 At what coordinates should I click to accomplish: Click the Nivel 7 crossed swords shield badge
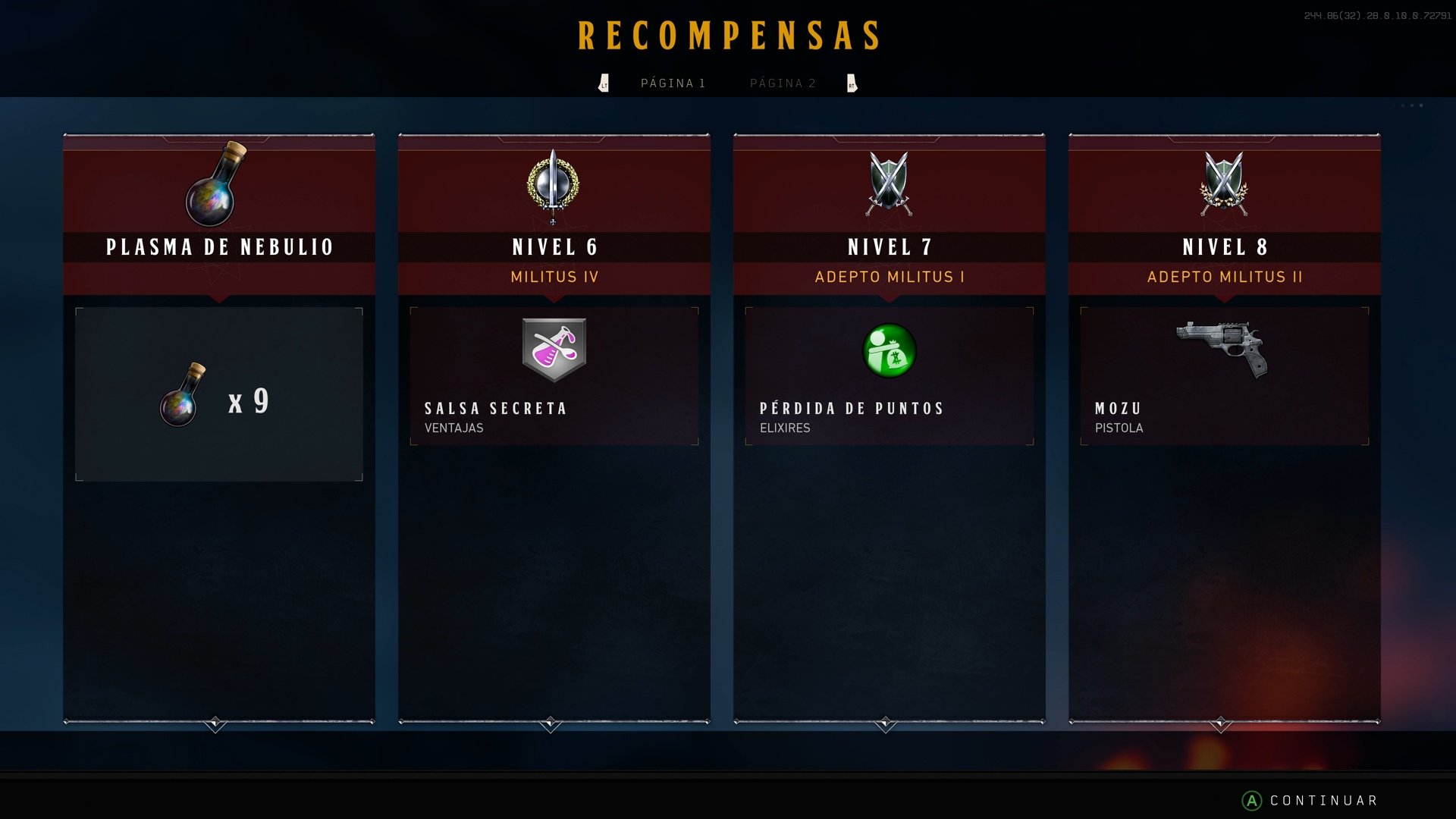[889, 184]
